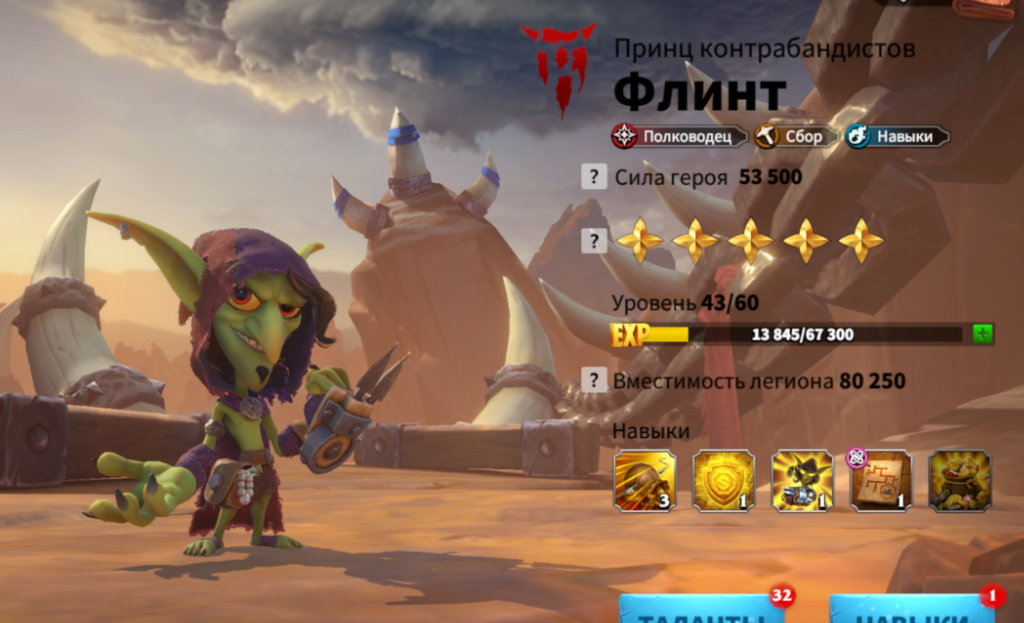The height and width of the screenshot is (623, 1024).
Task: View the charging cart skill at level 3
Action: 645,481
